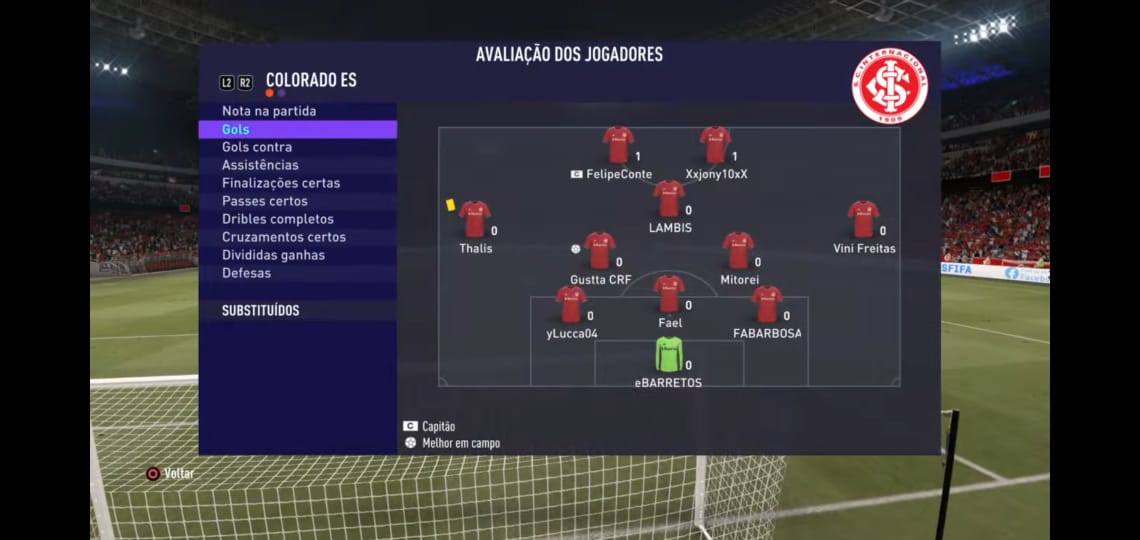Show the Cruzamentos certos stat

(284, 237)
